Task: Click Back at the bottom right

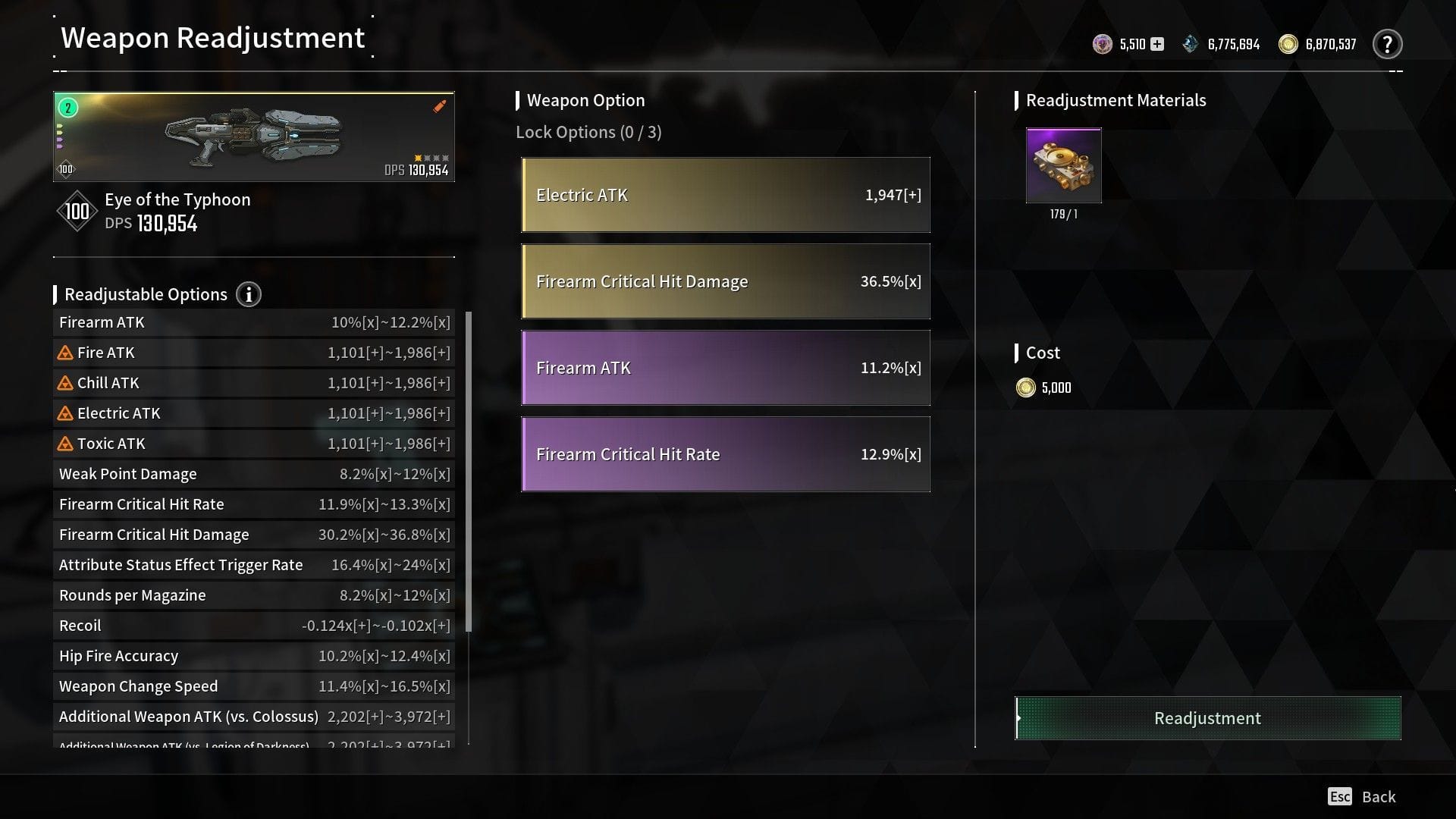Action: [1377, 796]
